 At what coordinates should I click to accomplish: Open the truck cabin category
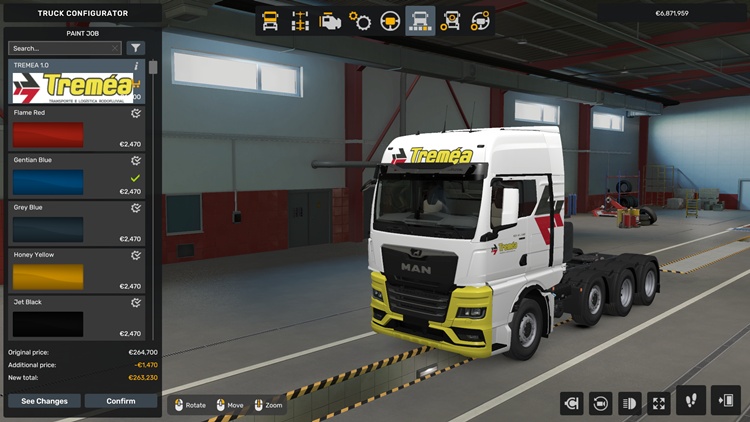coord(269,20)
